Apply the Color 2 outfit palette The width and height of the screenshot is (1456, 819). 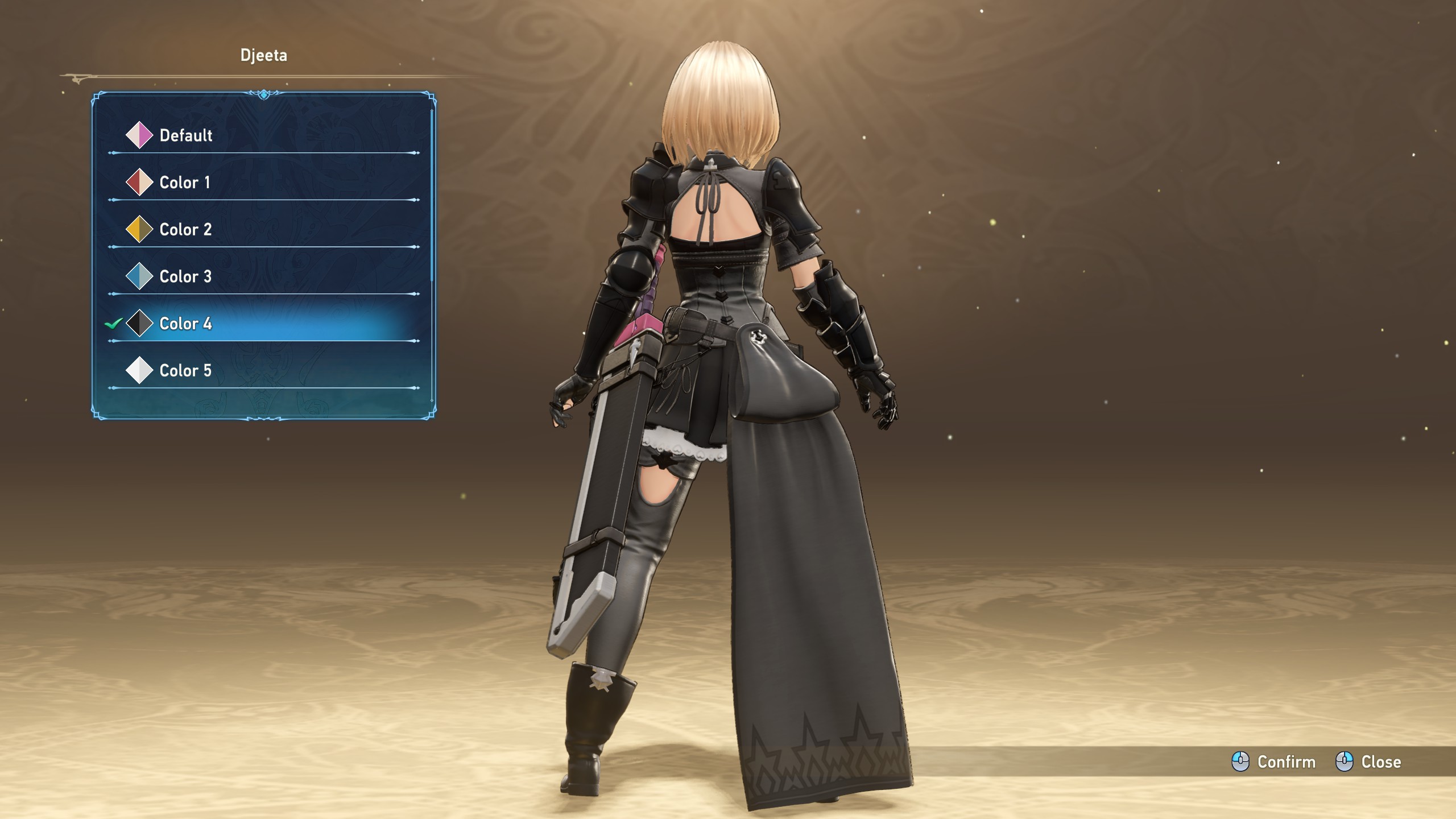point(185,230)
